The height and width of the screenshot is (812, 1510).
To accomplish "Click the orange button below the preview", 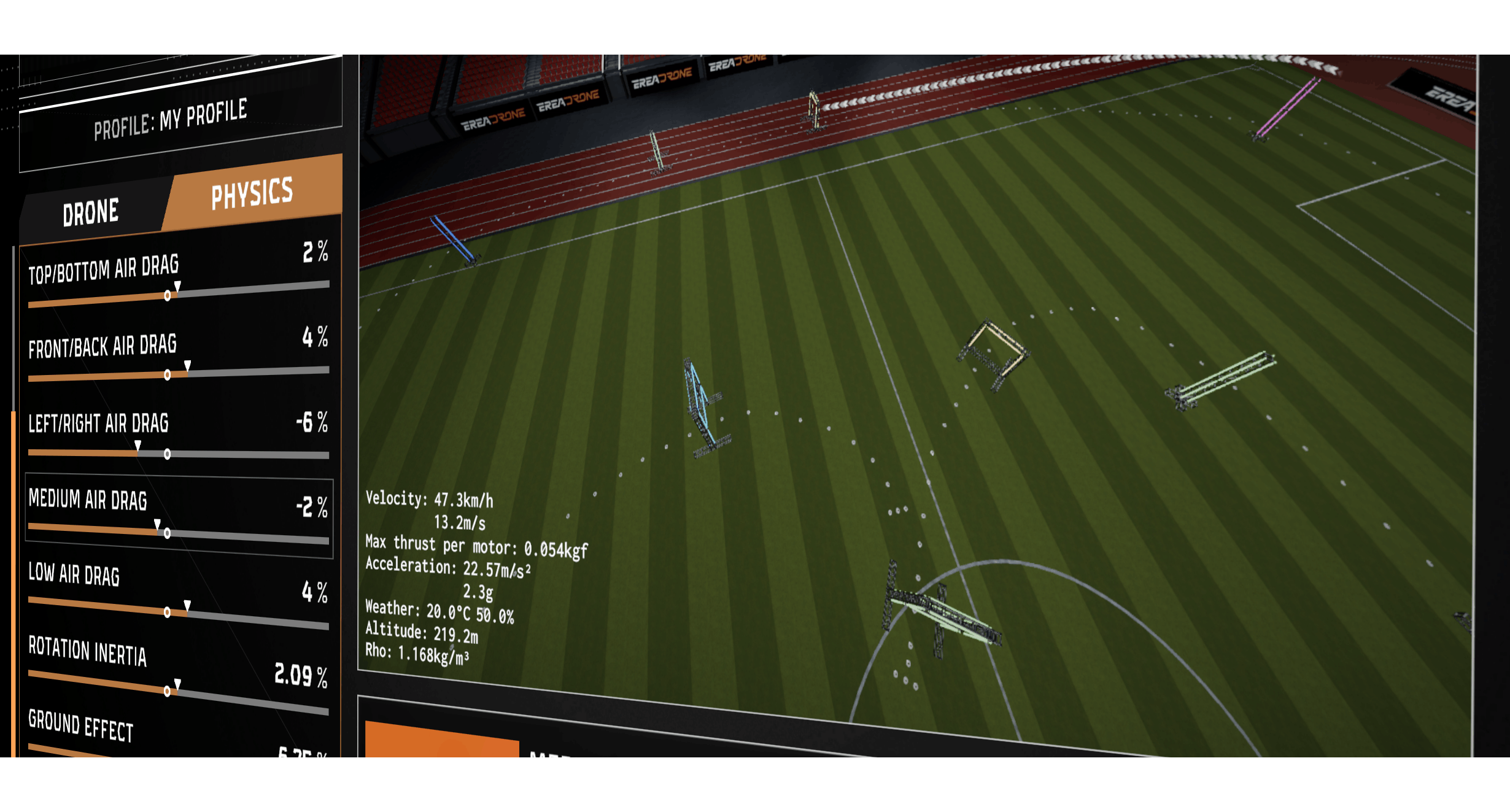I will 441,741.
